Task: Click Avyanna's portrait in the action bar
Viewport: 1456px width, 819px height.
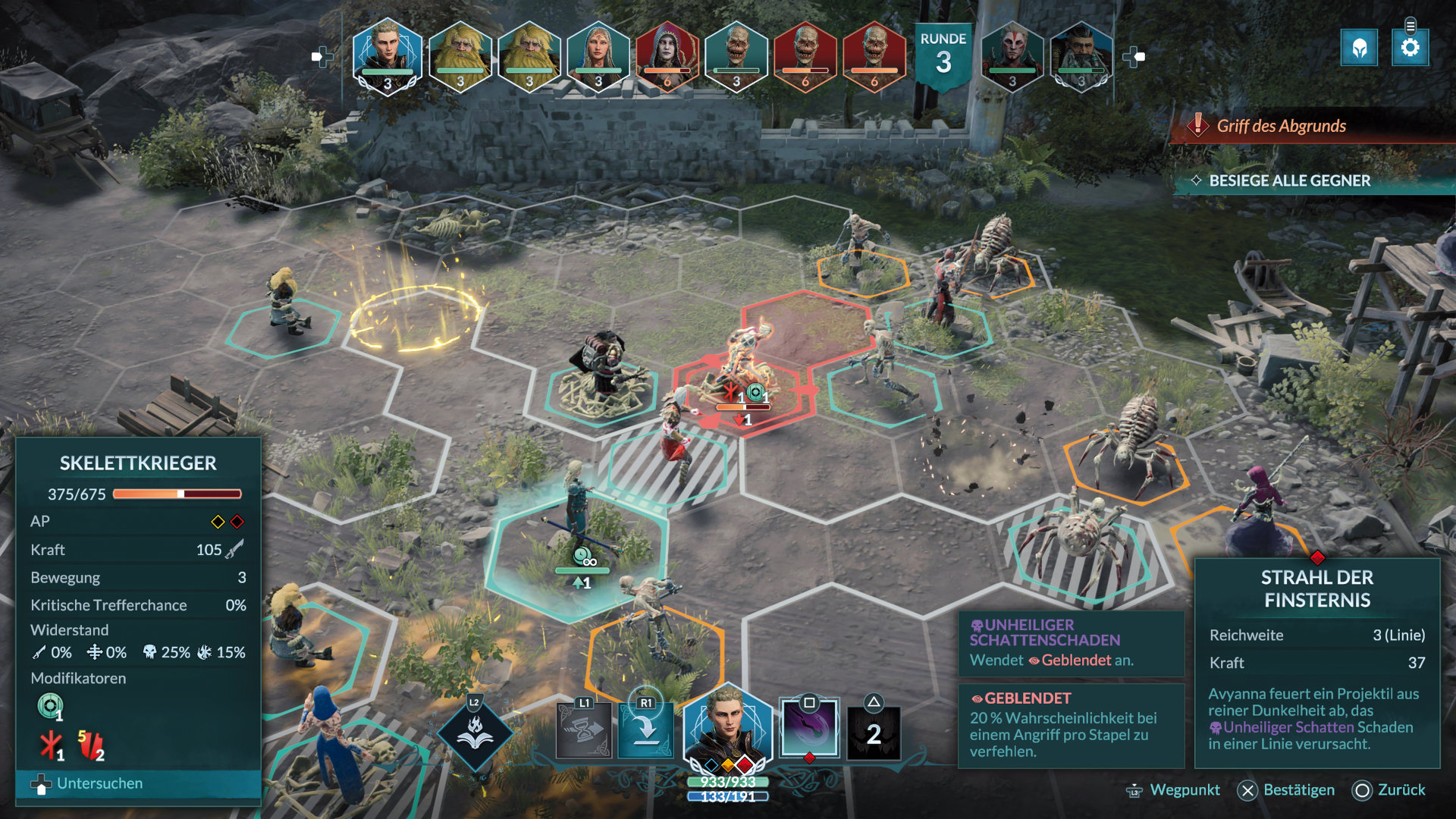Action: click(727, 728)
